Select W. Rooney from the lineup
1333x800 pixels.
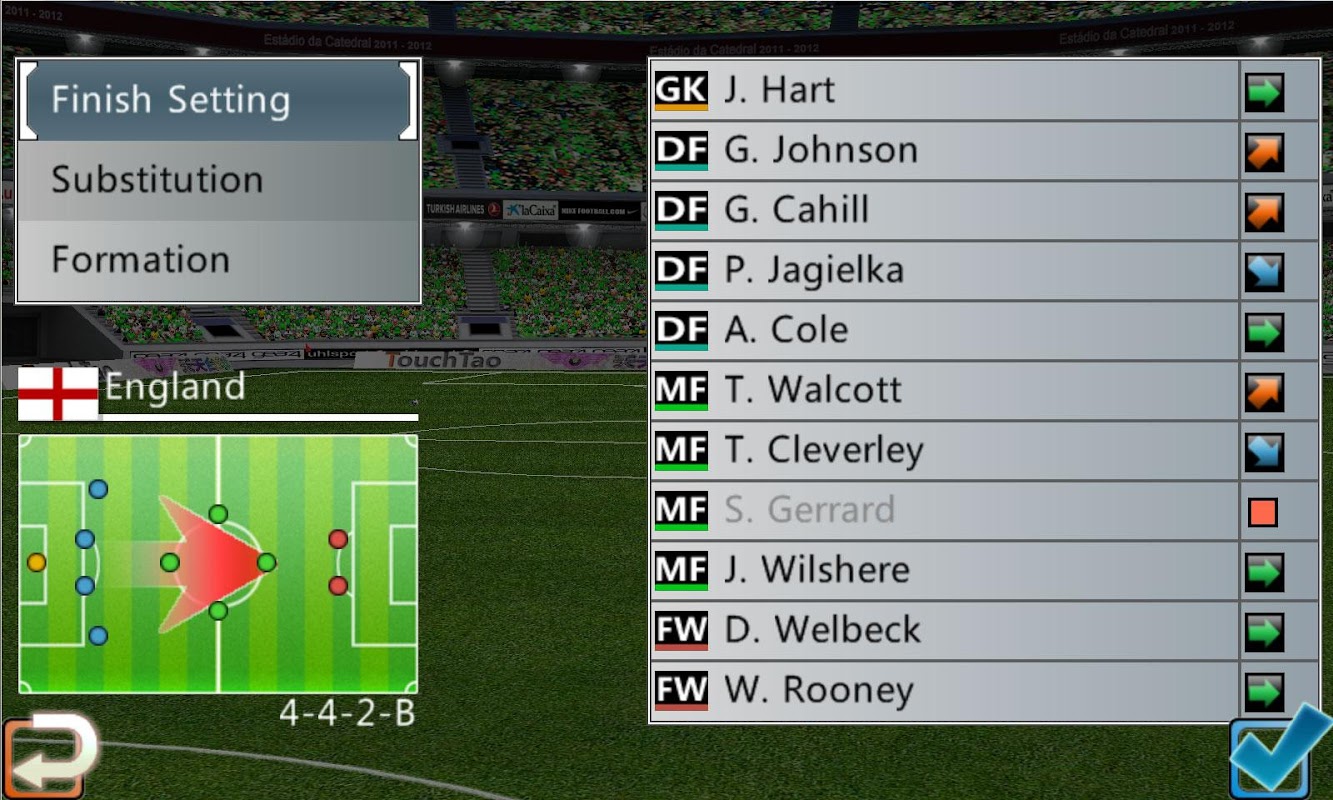tap(945, 691)
